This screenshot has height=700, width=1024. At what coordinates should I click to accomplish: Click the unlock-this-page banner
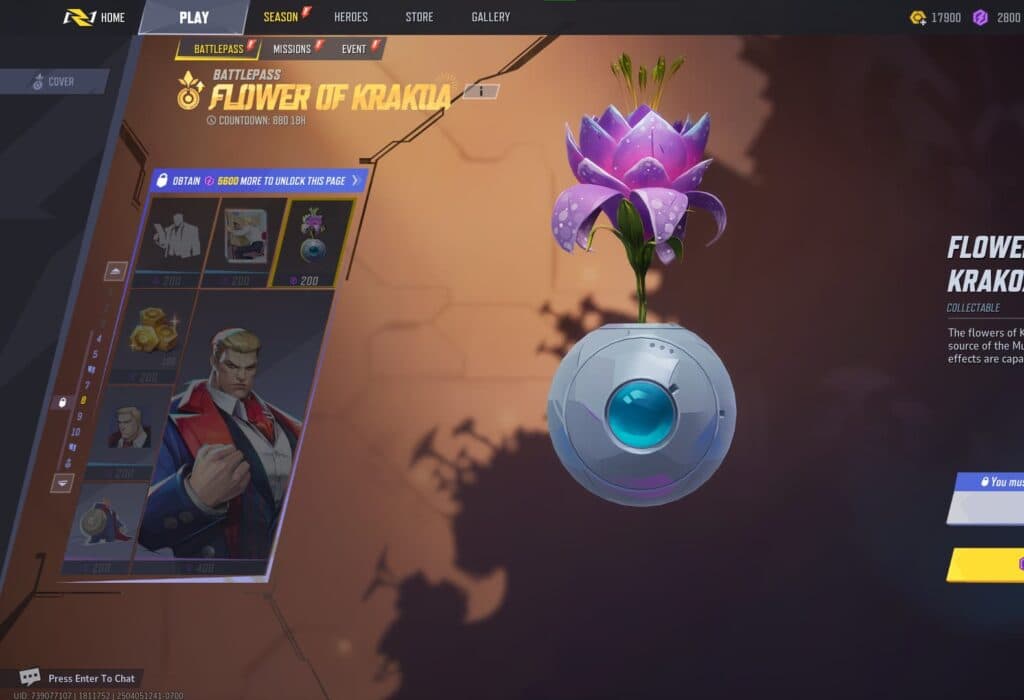[258, 180]
